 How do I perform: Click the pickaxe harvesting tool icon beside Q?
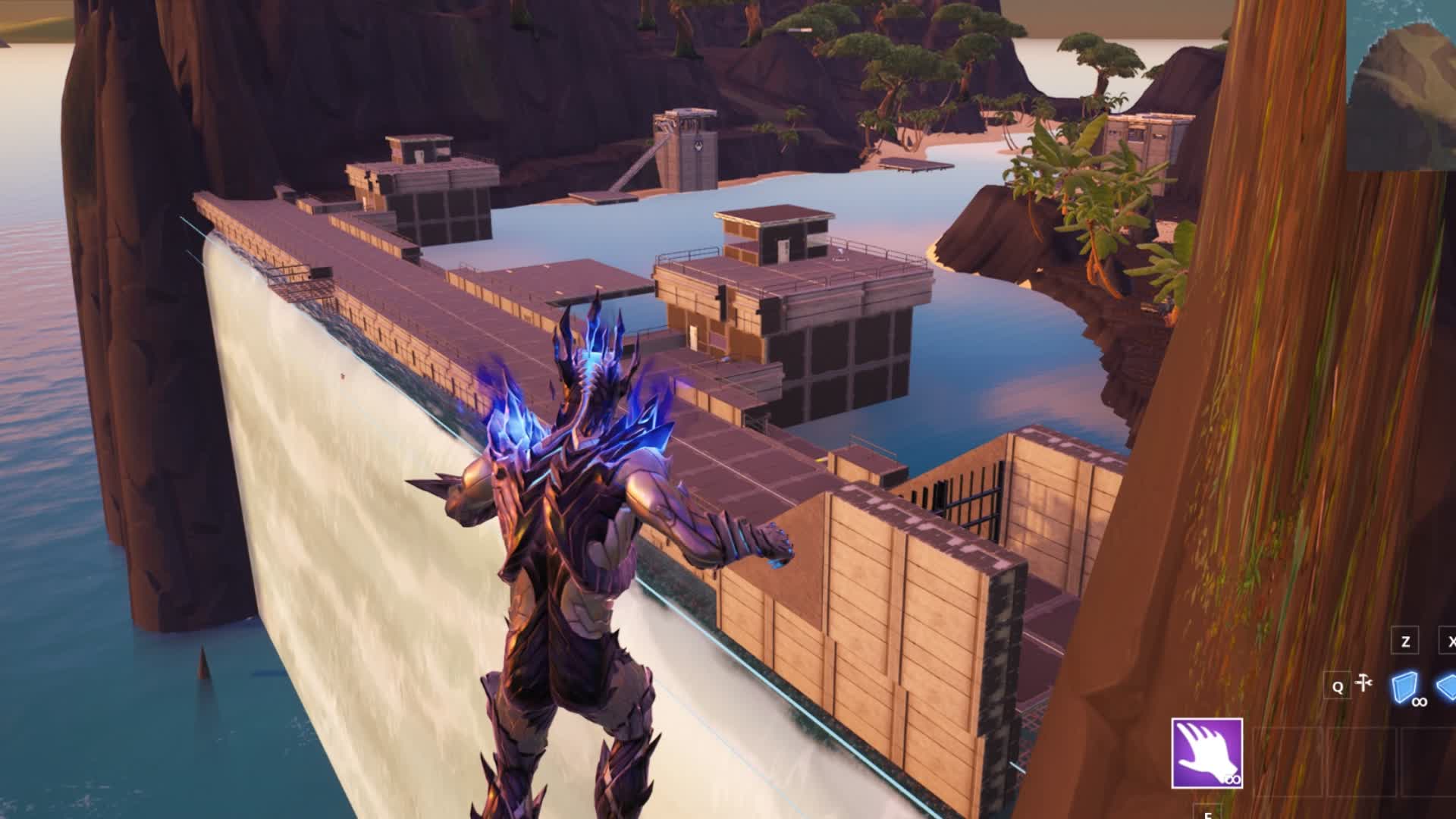tap(1363, 682)
